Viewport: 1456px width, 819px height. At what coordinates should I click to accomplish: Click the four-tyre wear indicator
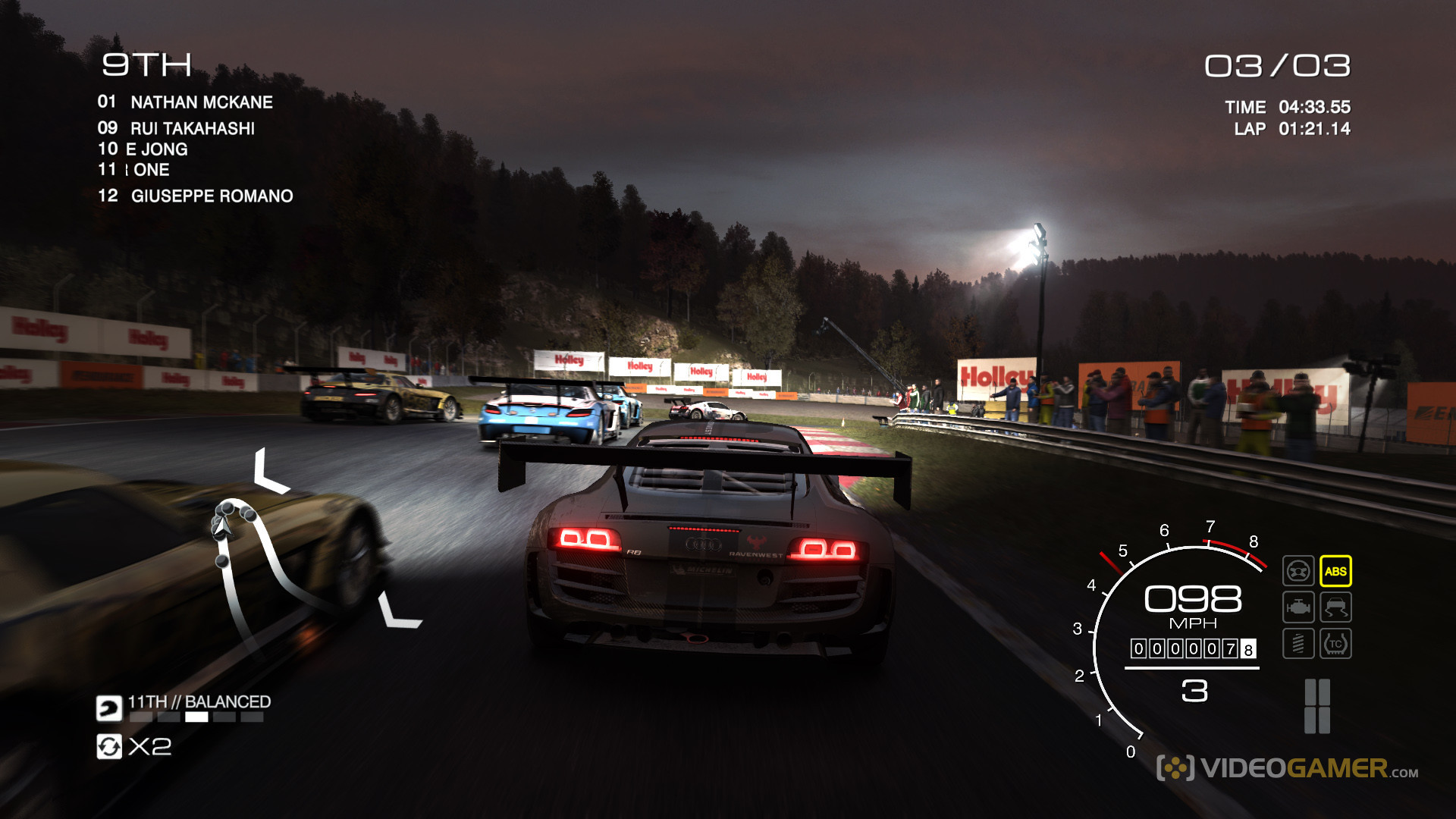1317,706
